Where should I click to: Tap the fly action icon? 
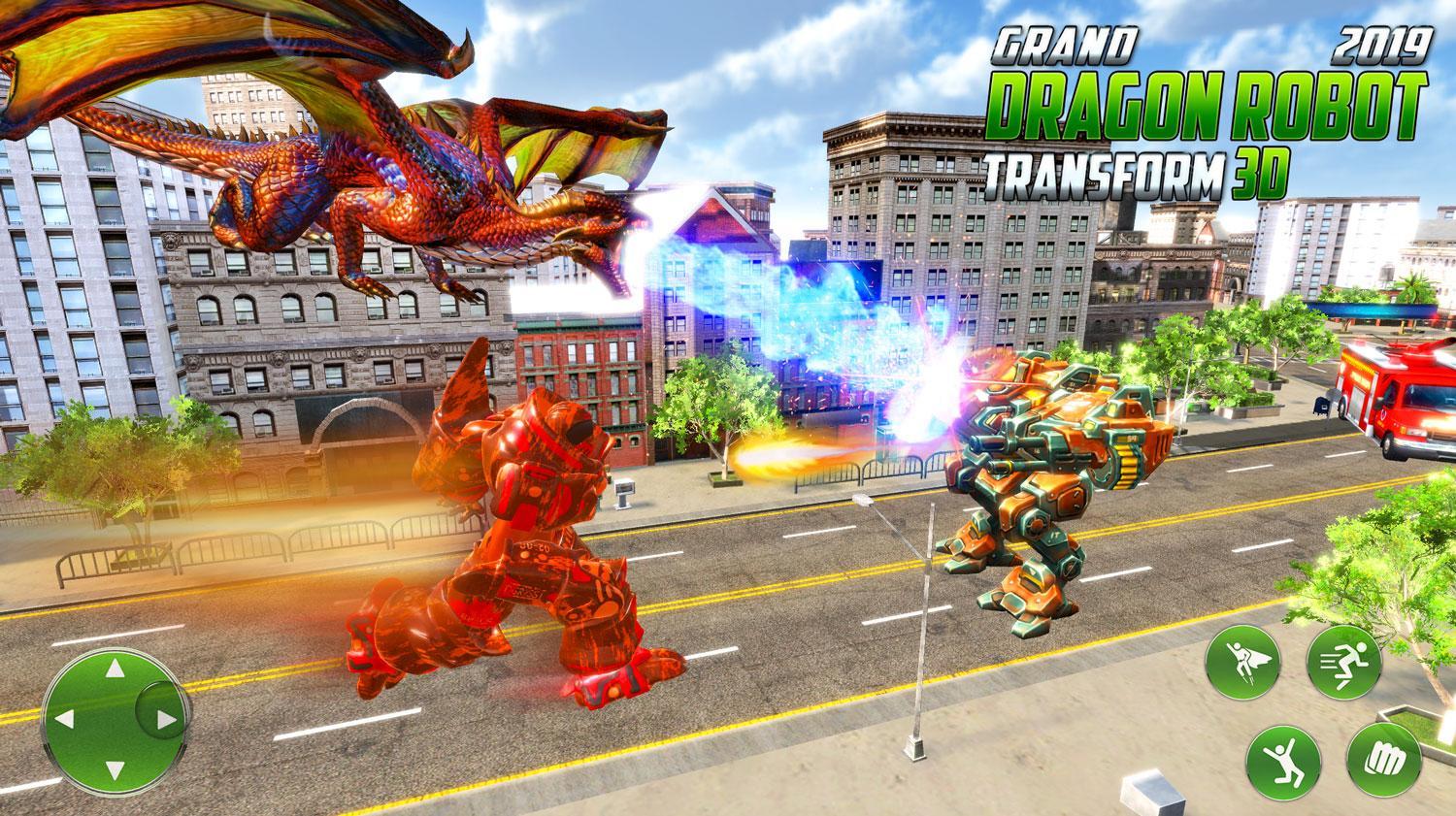pos(1245,663)
